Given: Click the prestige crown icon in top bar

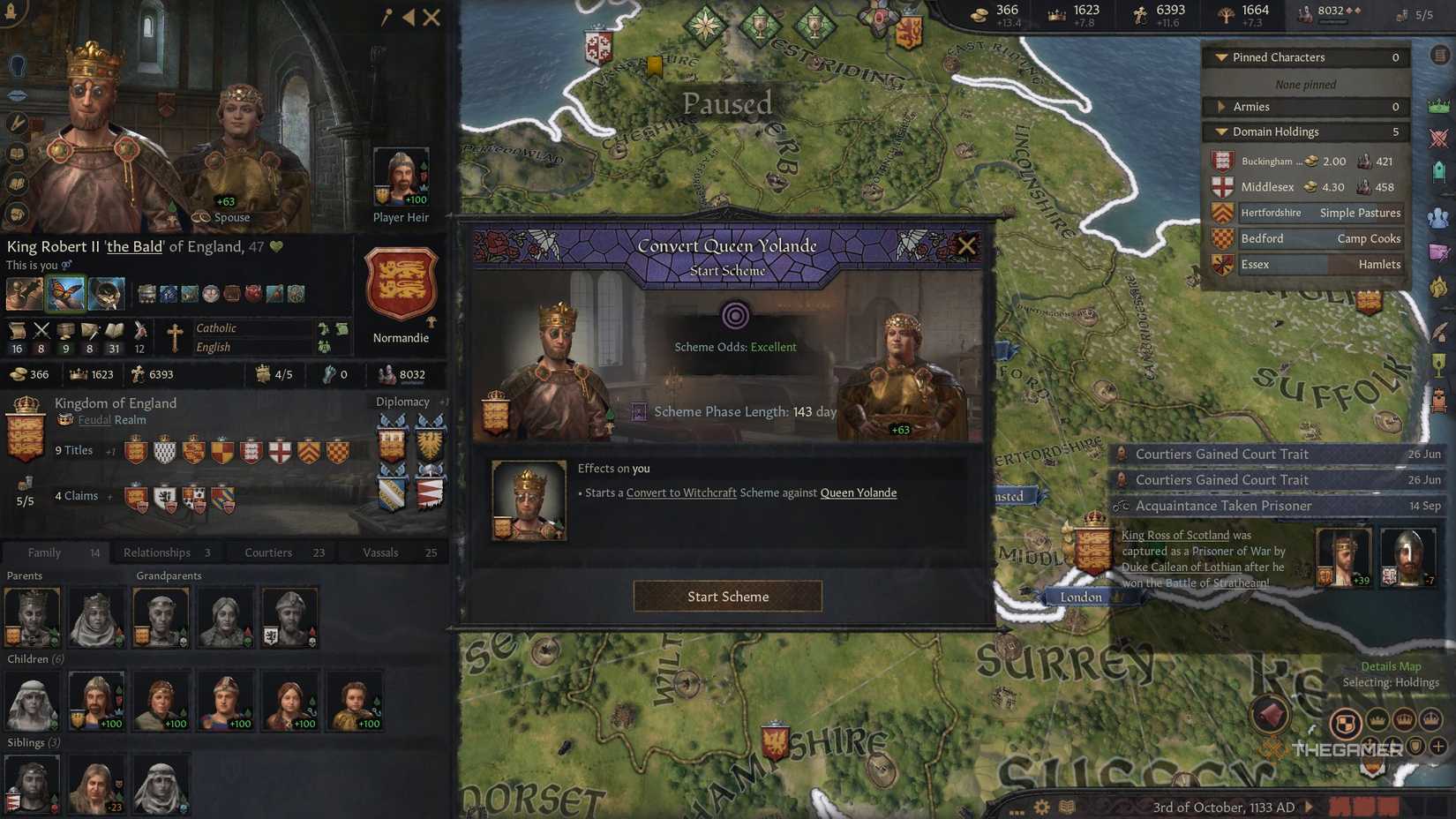Looking at the screenshot, I should point(1056,11).
